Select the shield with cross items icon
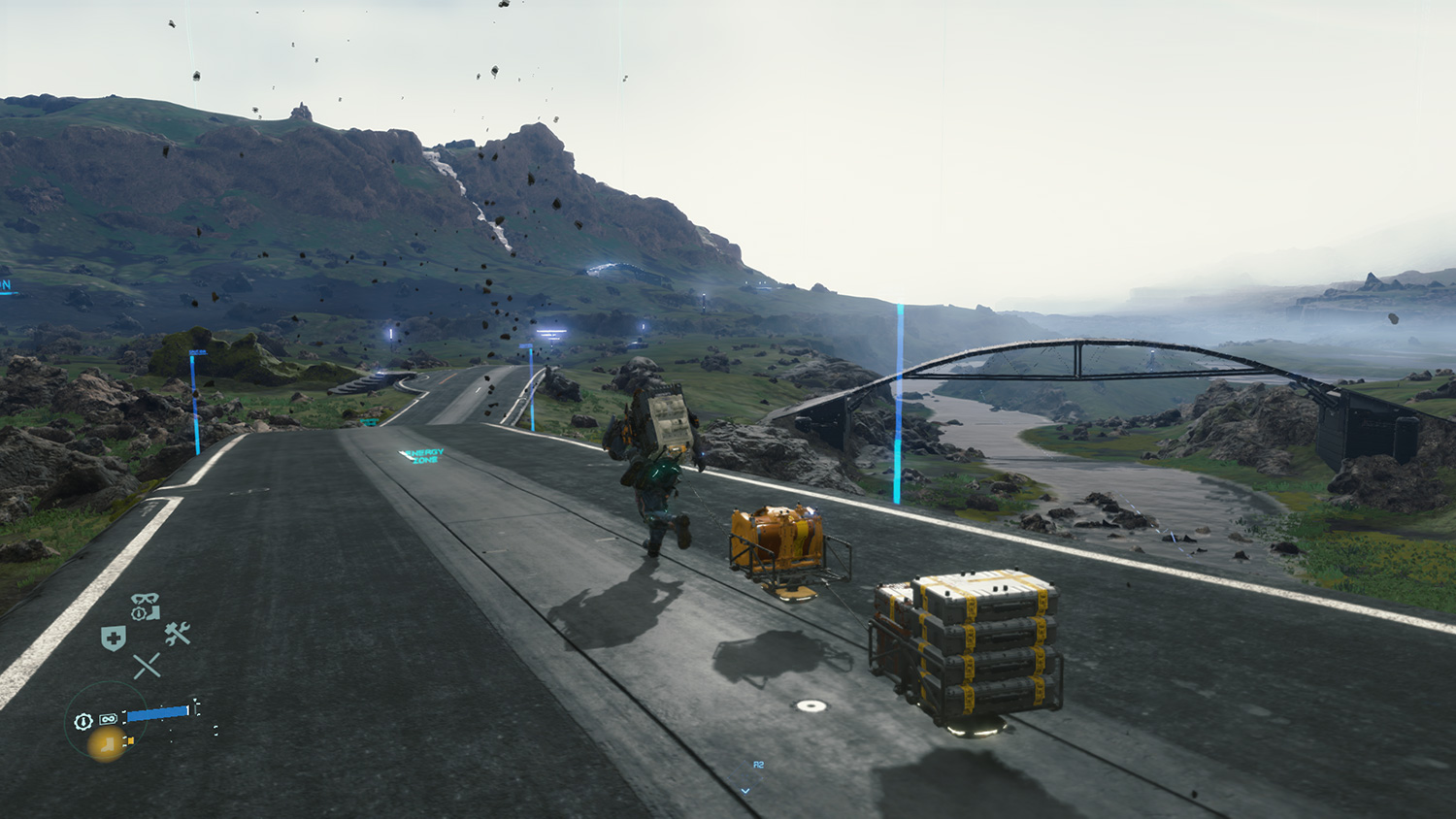1456x819 pixels. point(114,639)
